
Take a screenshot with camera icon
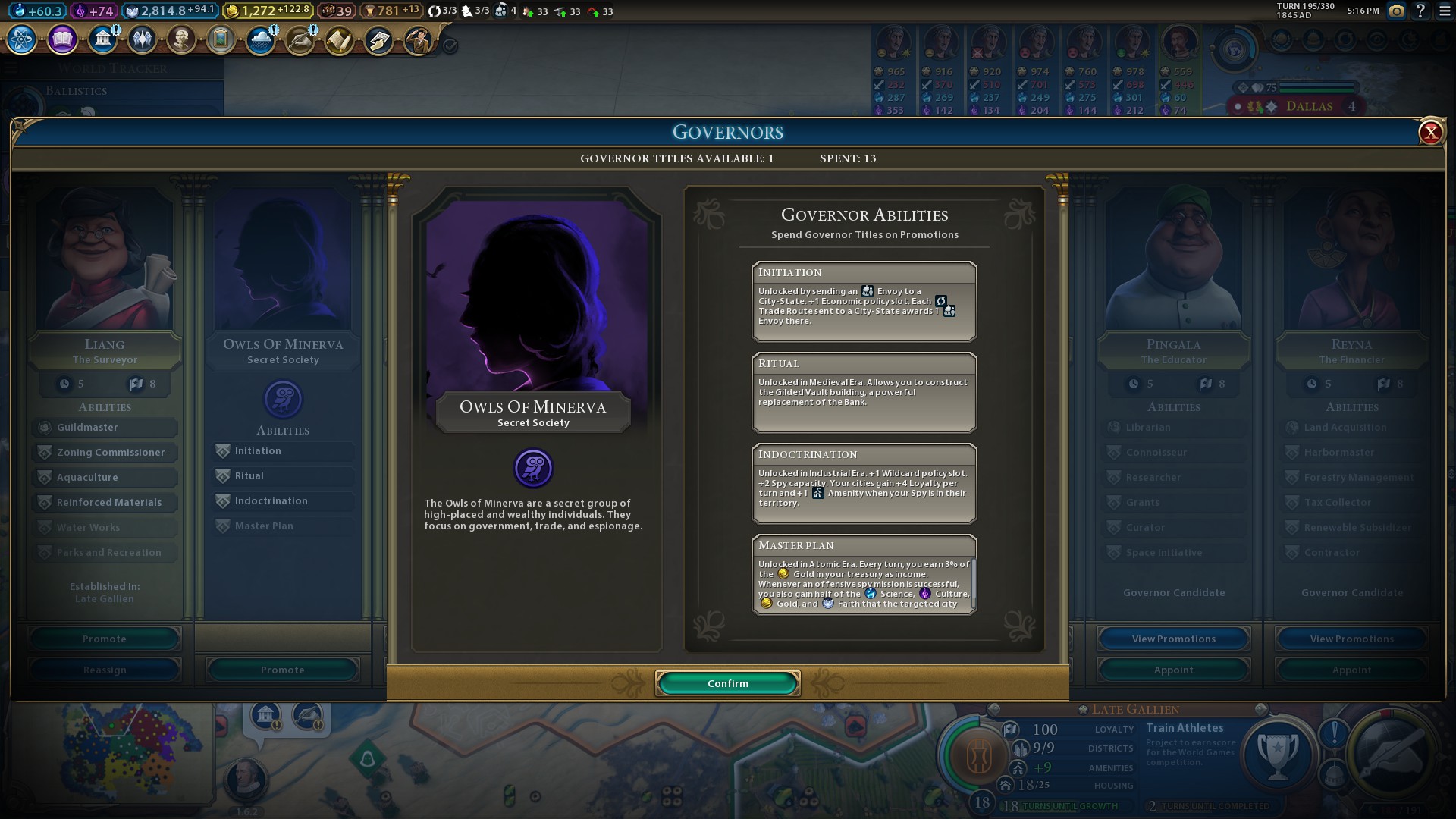[x=1396, y=11]
